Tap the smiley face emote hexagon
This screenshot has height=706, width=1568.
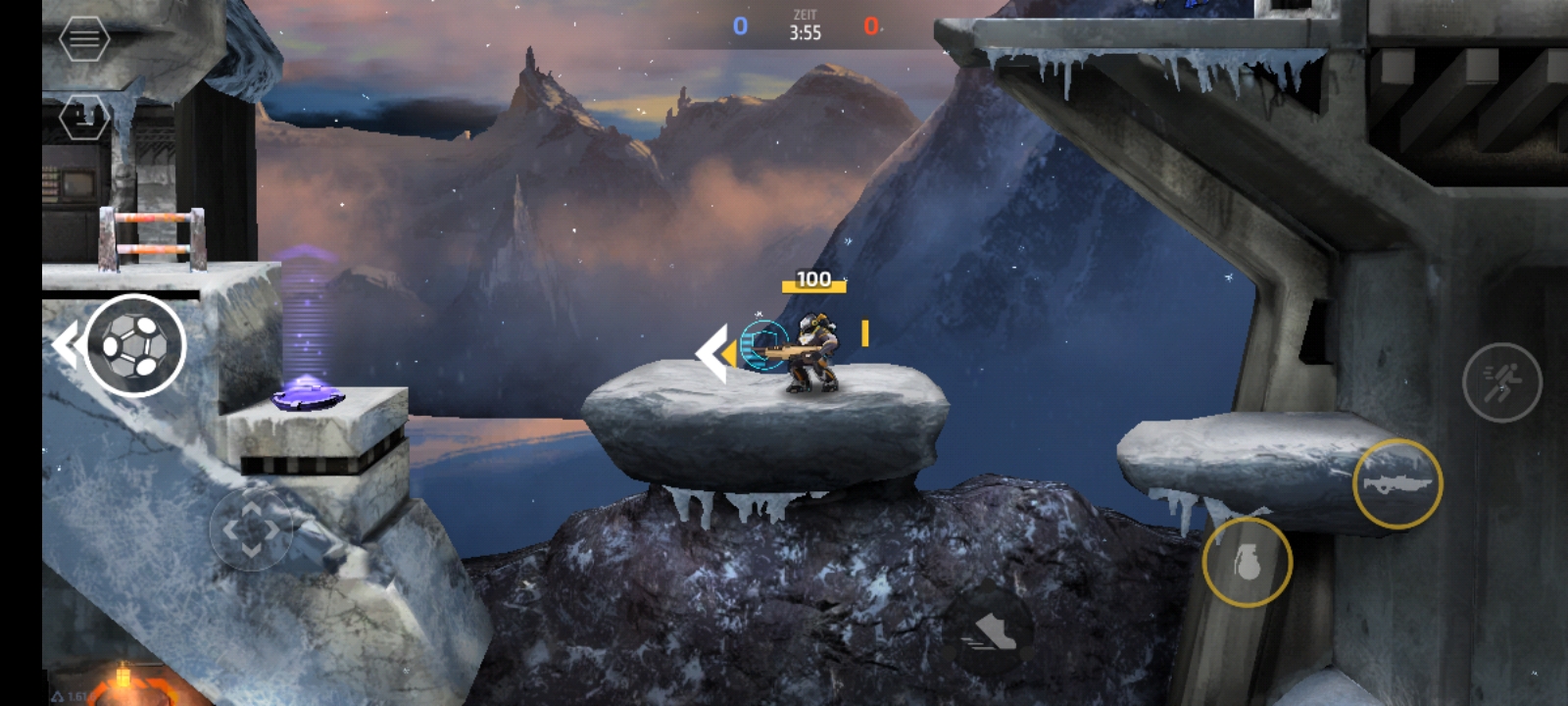pos(84,118)
